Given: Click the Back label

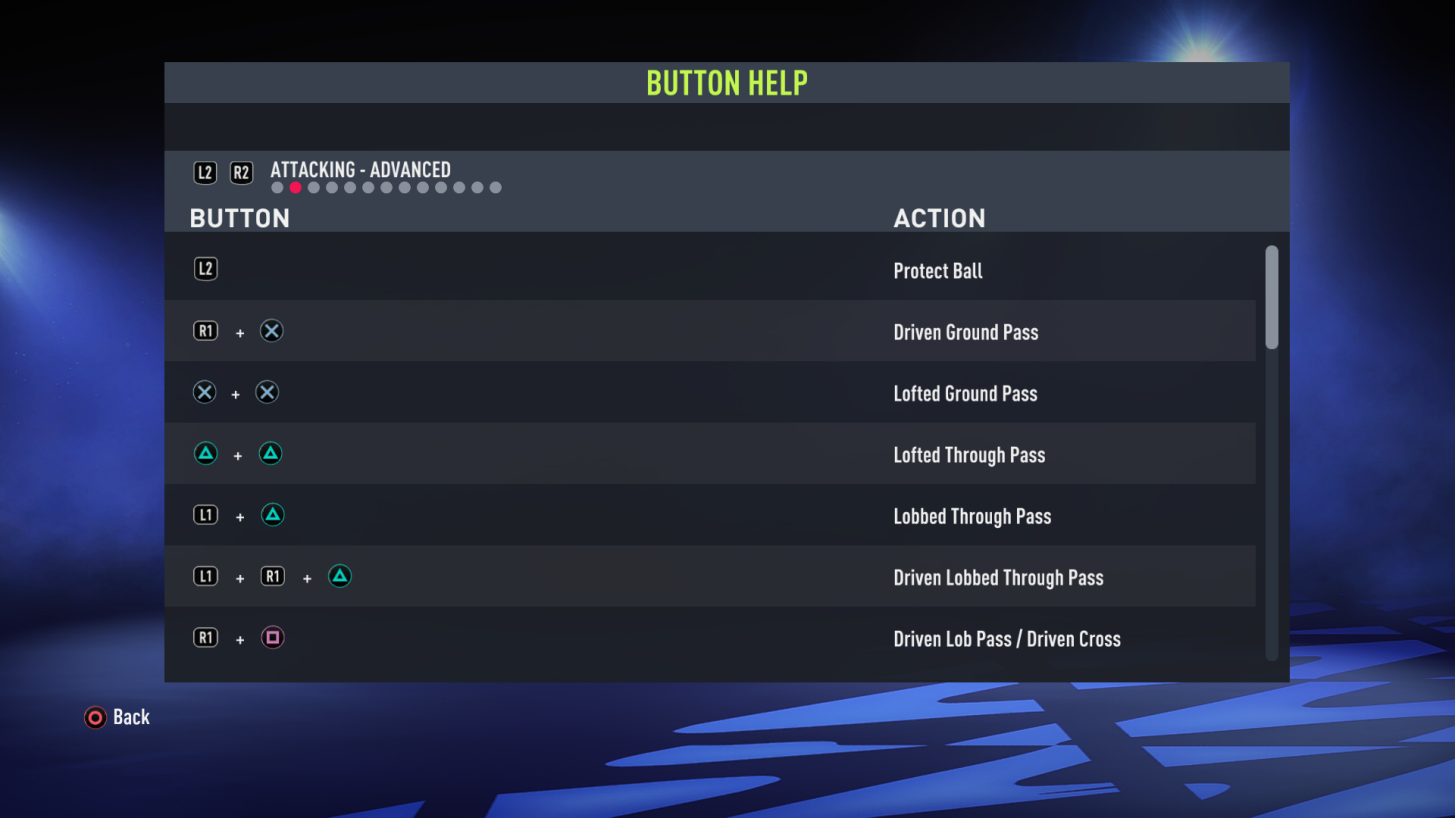Looking at the screenshot, I should coord(131,717).
